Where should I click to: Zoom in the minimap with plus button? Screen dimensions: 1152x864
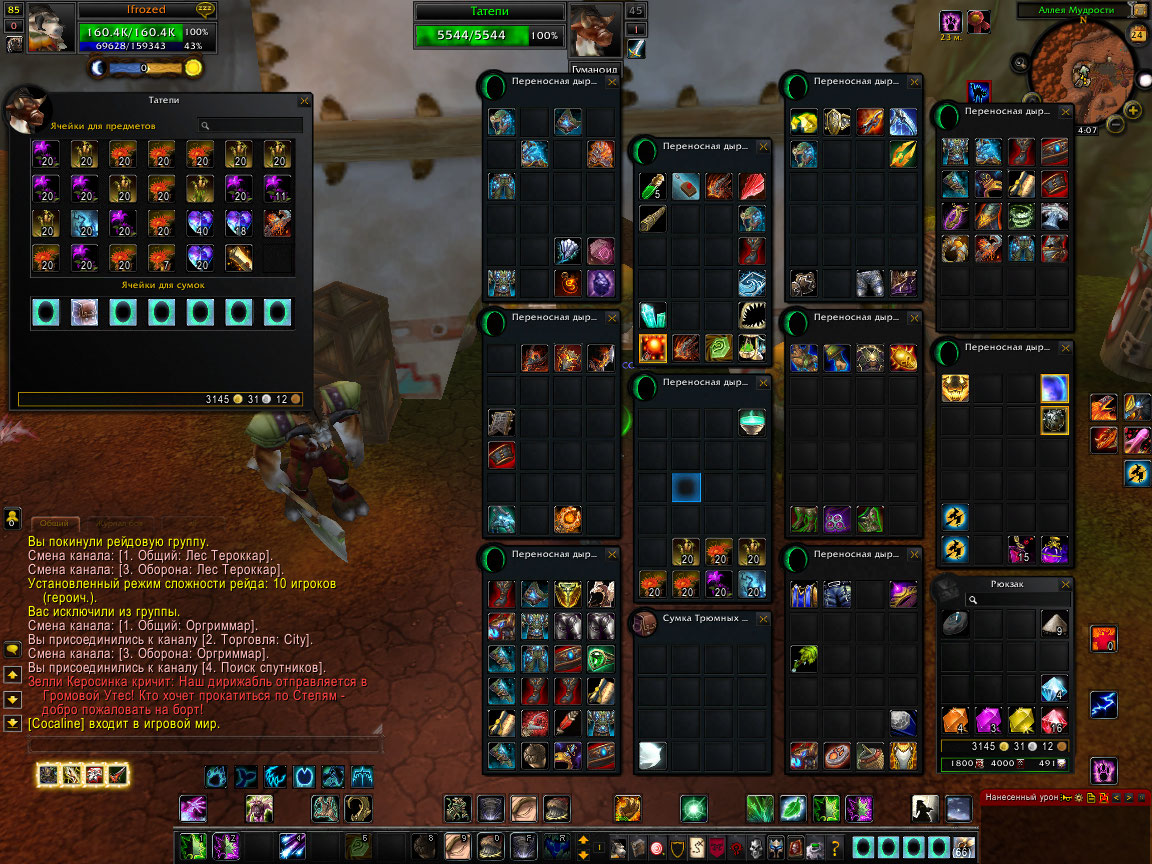(1133, 111)
